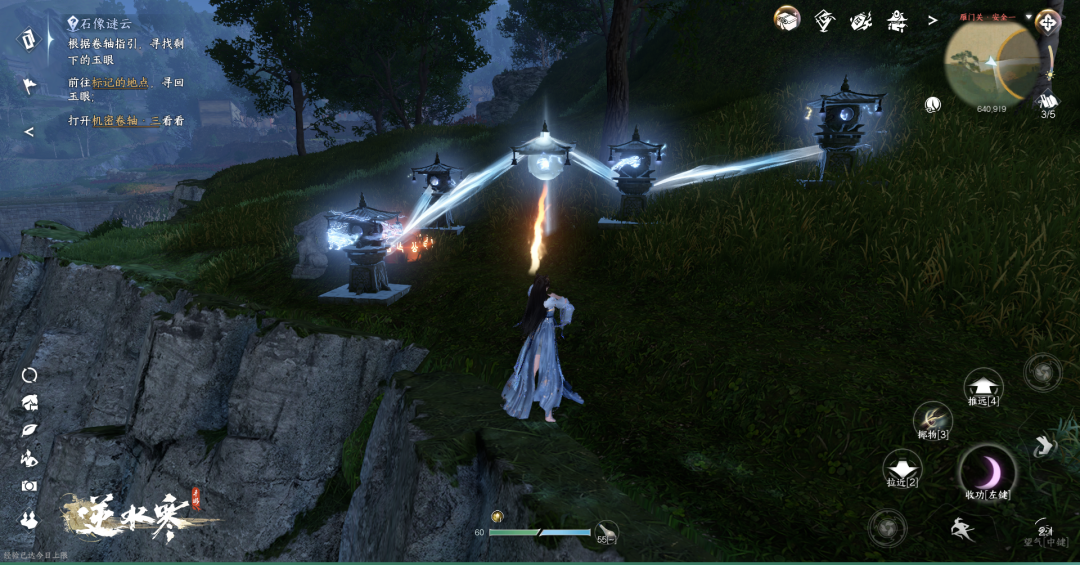Open the 雁门关 channel dropdown arrow
Screen dimensions: 1080x565
coord(1027,17)
